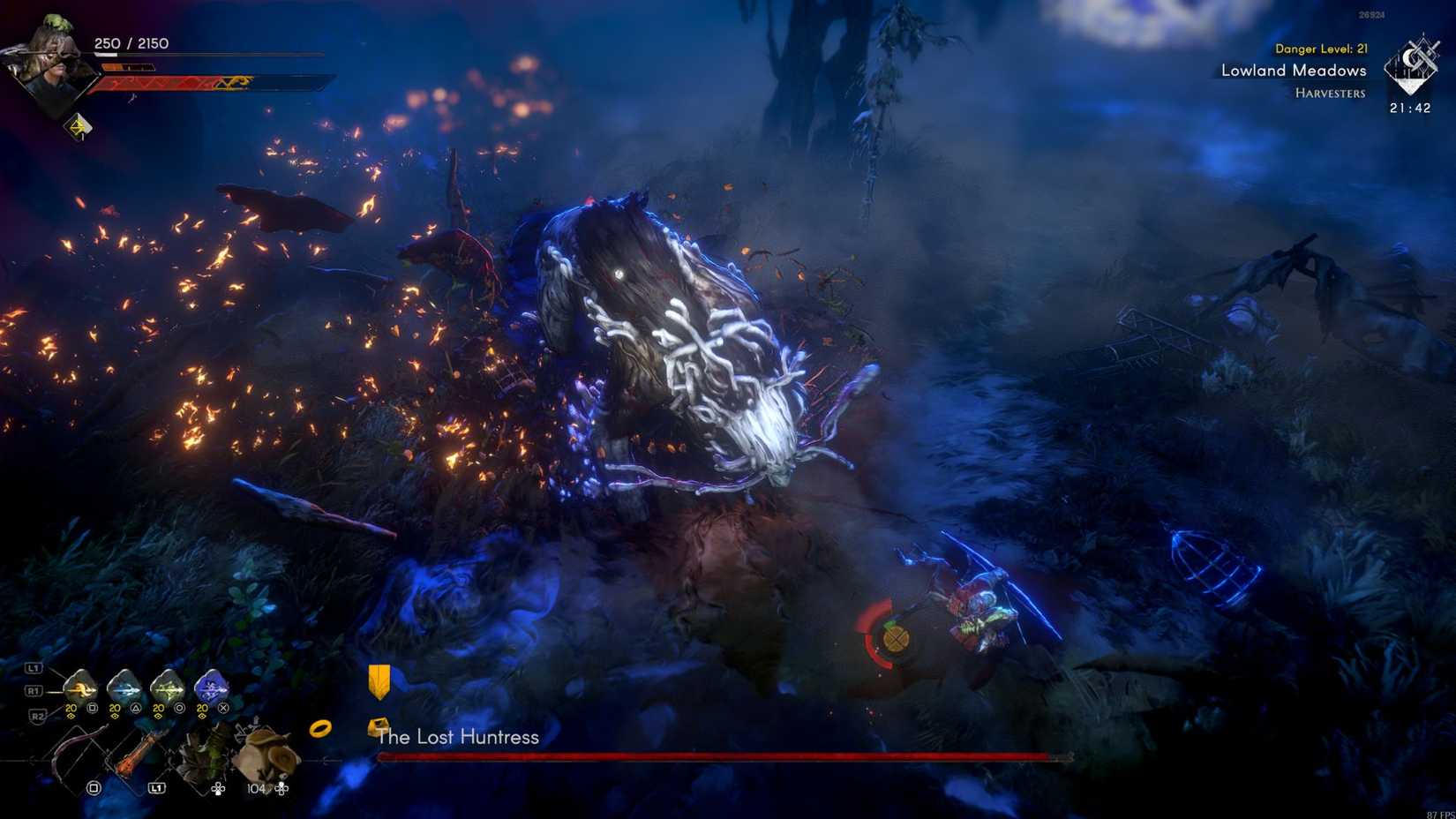Select the glowing torch weapon slot

tap(137, 752)
